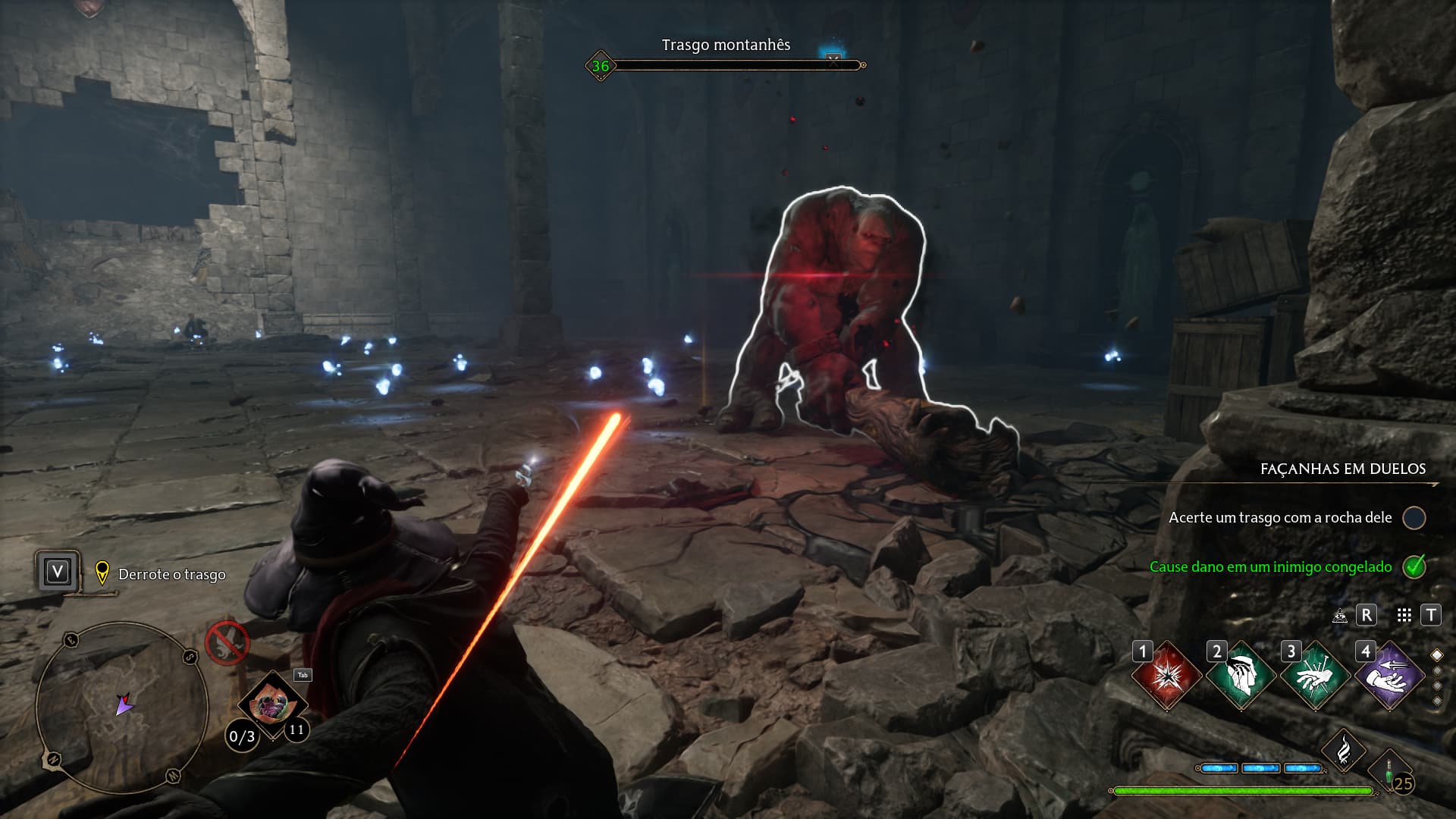Select the 'Acerte um trasgo com a rocha dele' feat
1456x819 pixels.
[1280, 517]
